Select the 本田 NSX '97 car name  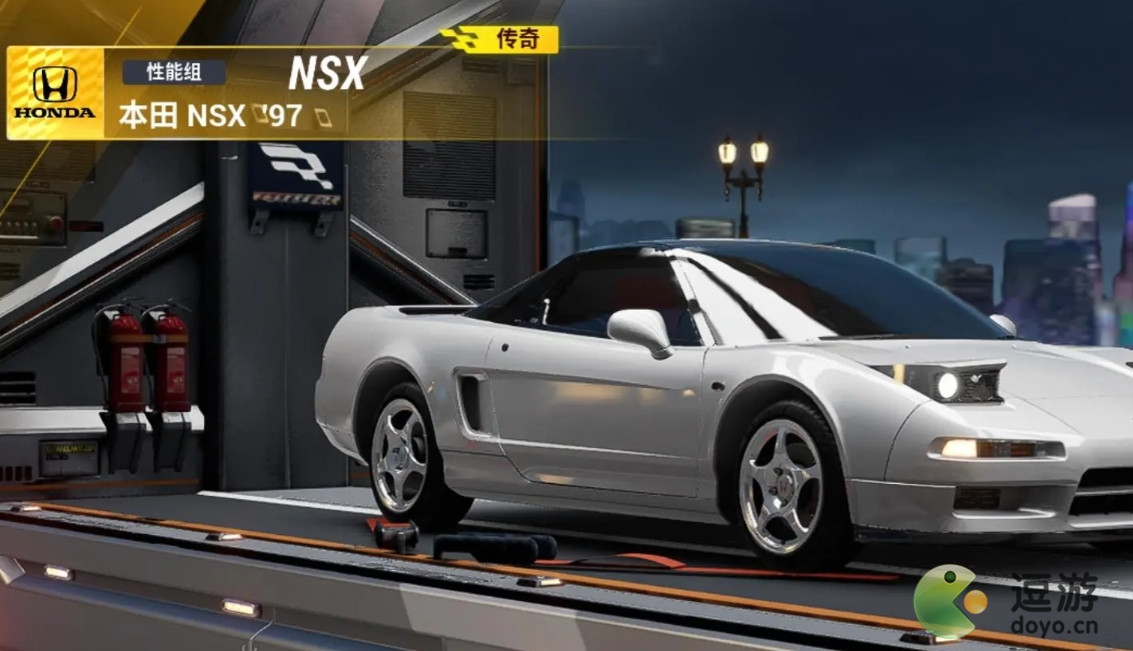(x=211, y=115)
